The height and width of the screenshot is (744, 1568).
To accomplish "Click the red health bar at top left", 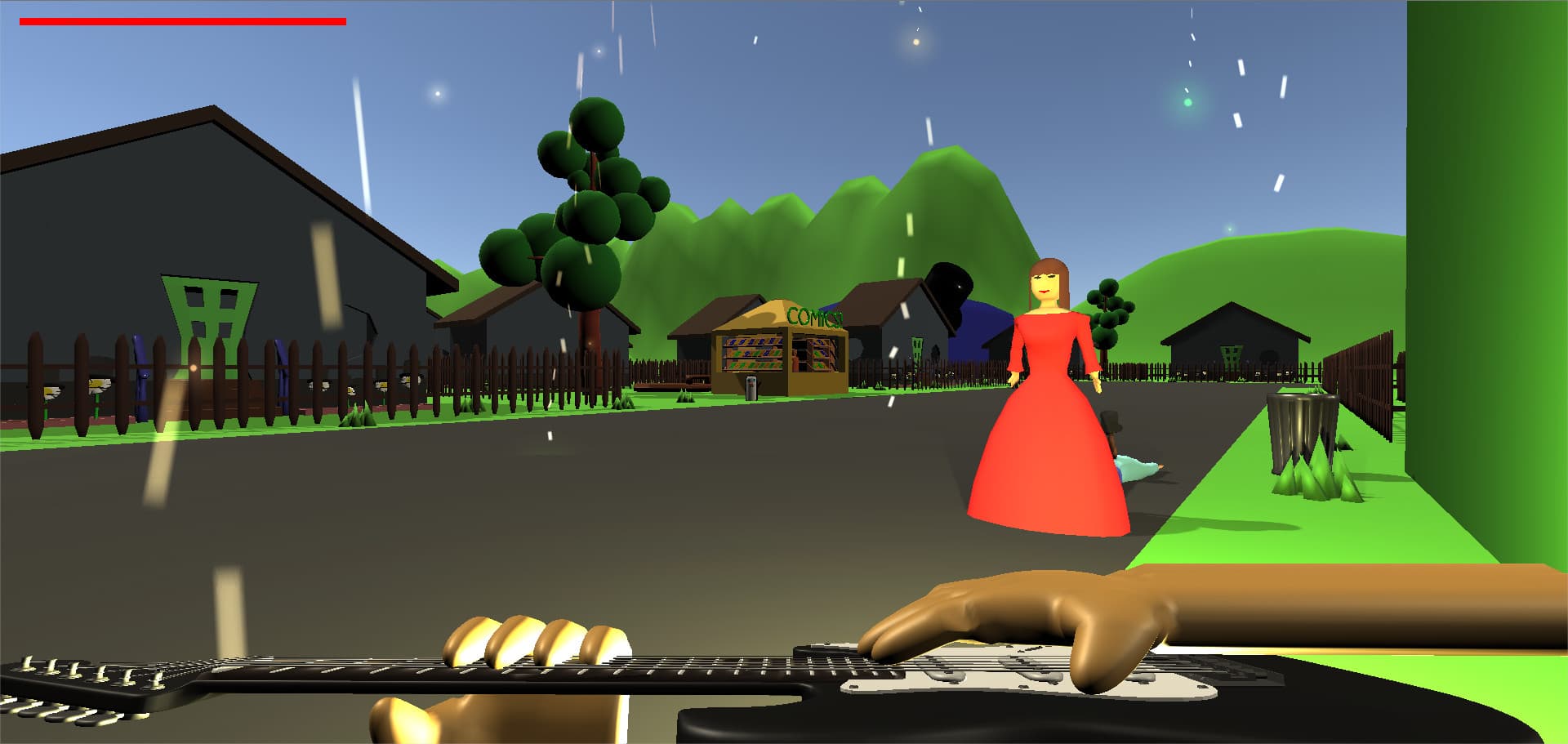I will click(x=180, y=20).
